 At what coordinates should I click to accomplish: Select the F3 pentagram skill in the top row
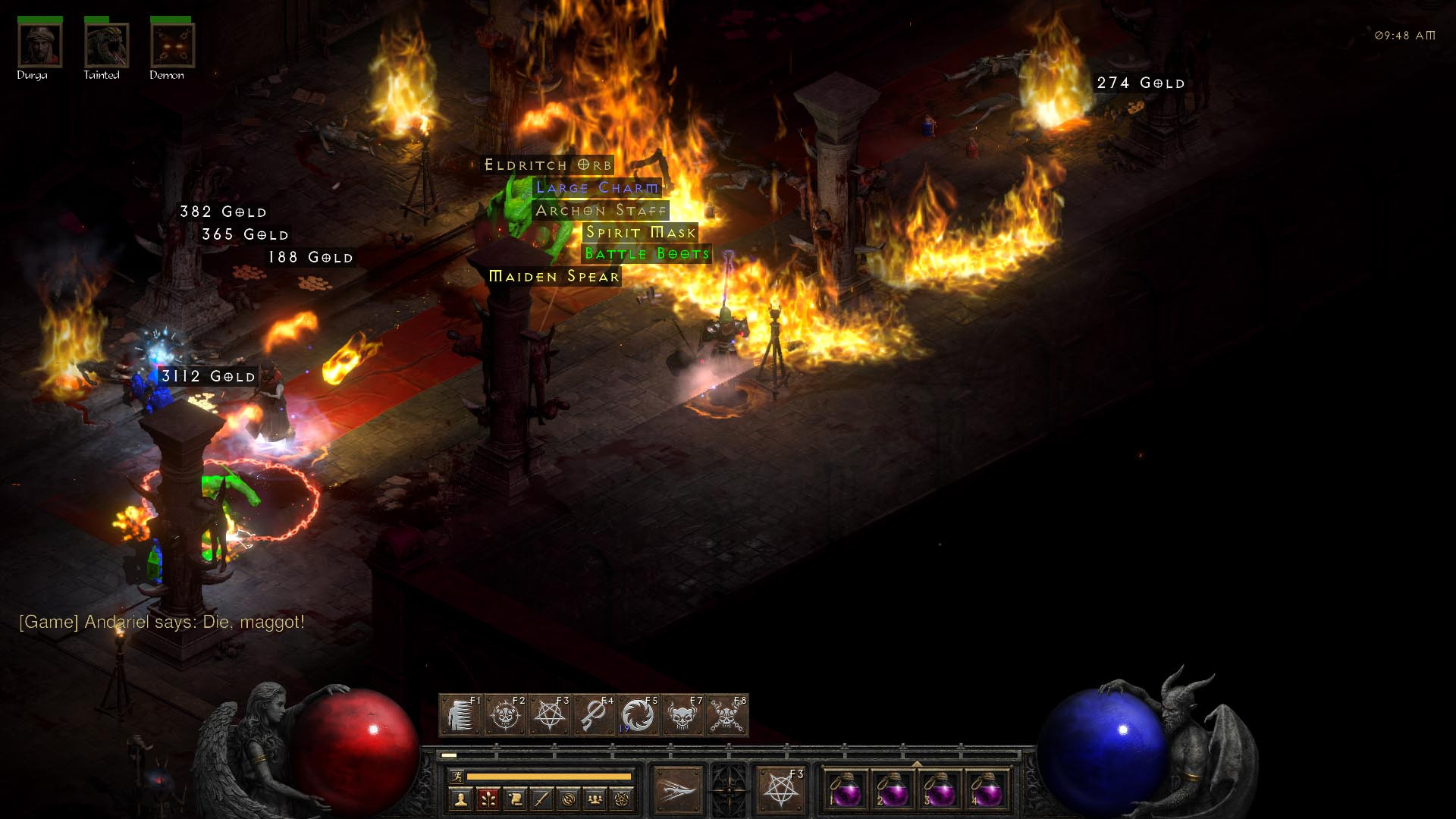550,715
